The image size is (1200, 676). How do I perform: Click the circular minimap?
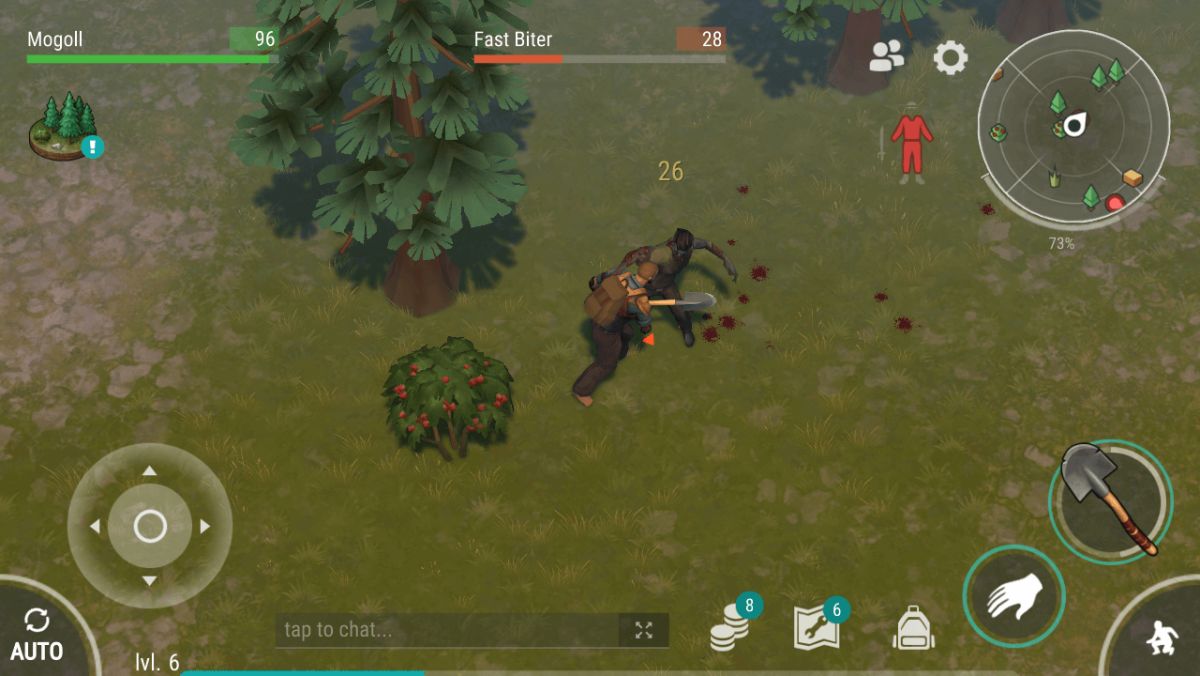[x=1073, y=125]
